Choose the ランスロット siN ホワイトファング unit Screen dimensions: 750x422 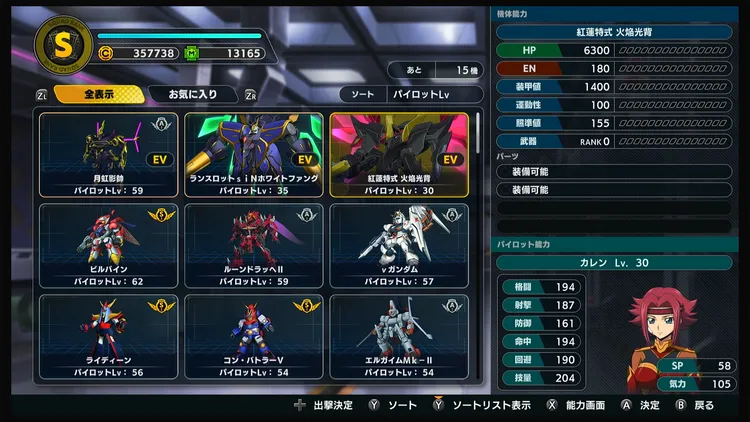pyautogui.click(x=254, y=154)
